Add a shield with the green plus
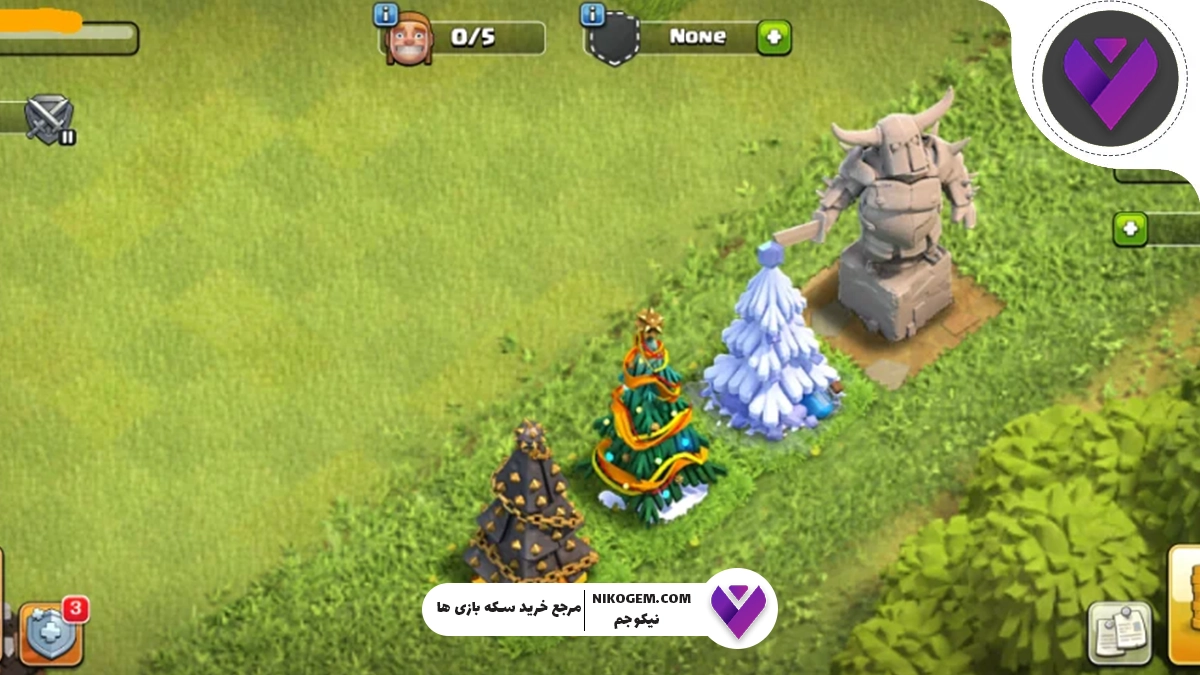 773,38
